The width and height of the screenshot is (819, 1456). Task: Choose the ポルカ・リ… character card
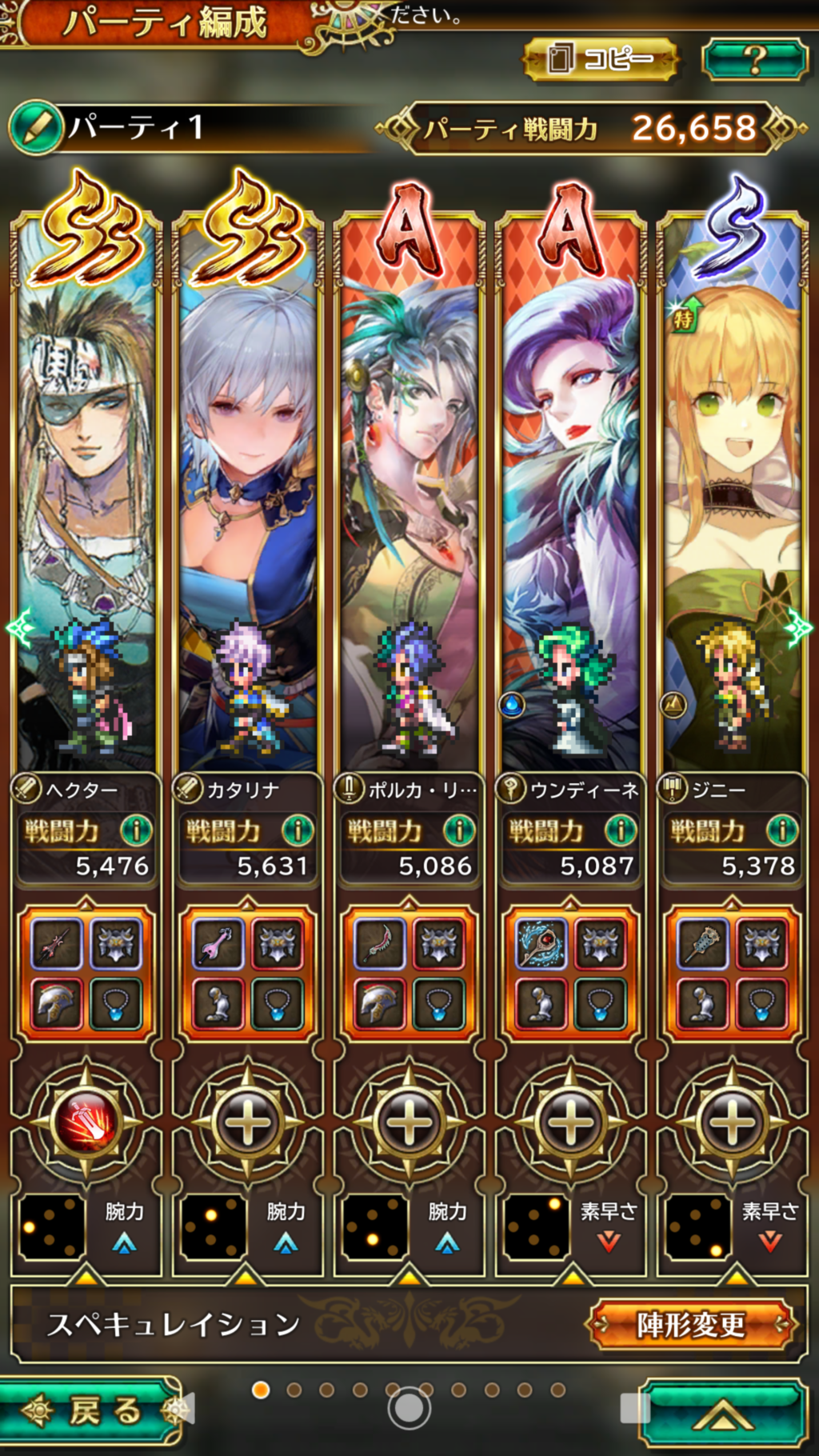point(409,496)
